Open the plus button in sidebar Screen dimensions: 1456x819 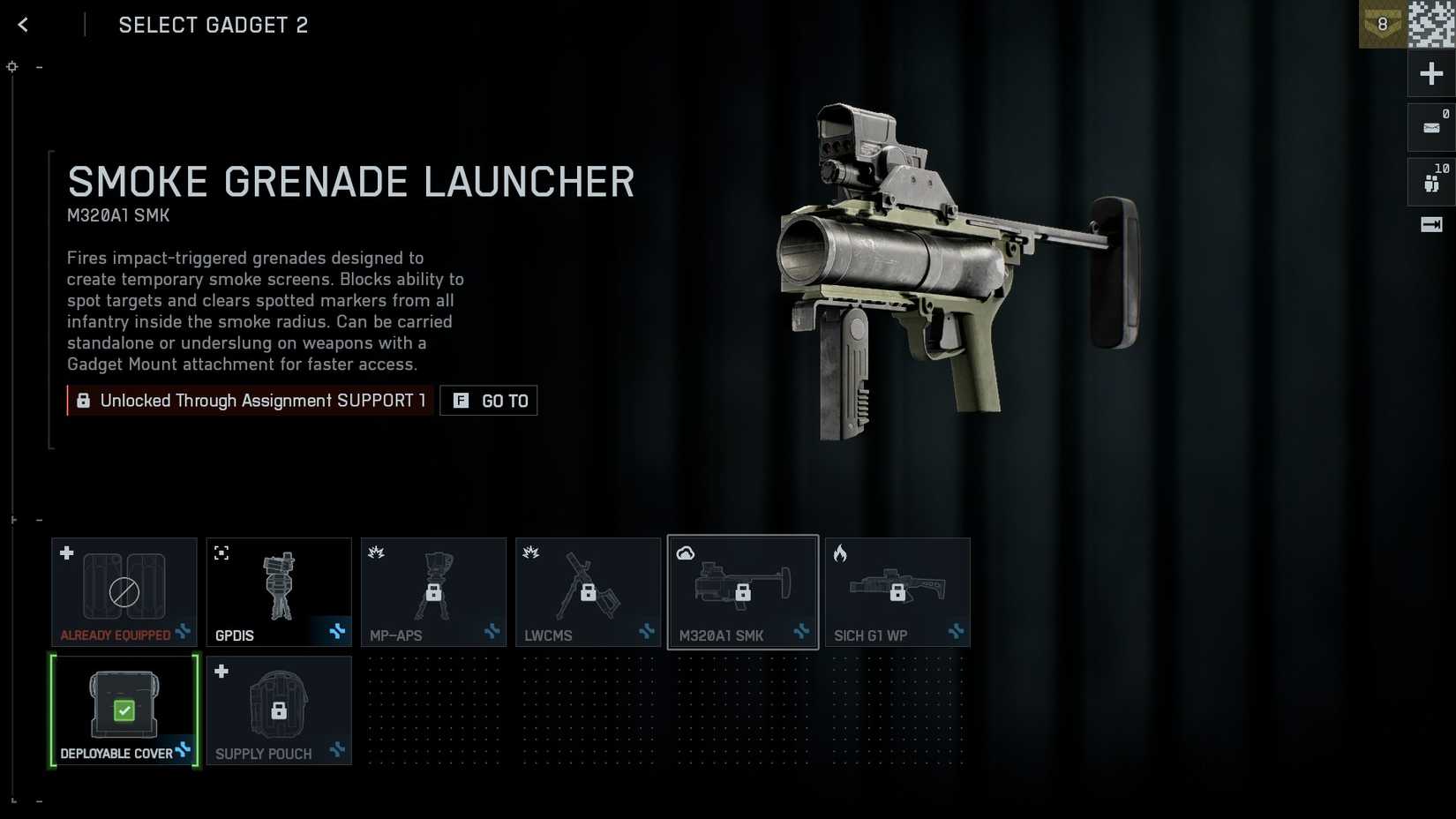click(x=1431, y=73)
